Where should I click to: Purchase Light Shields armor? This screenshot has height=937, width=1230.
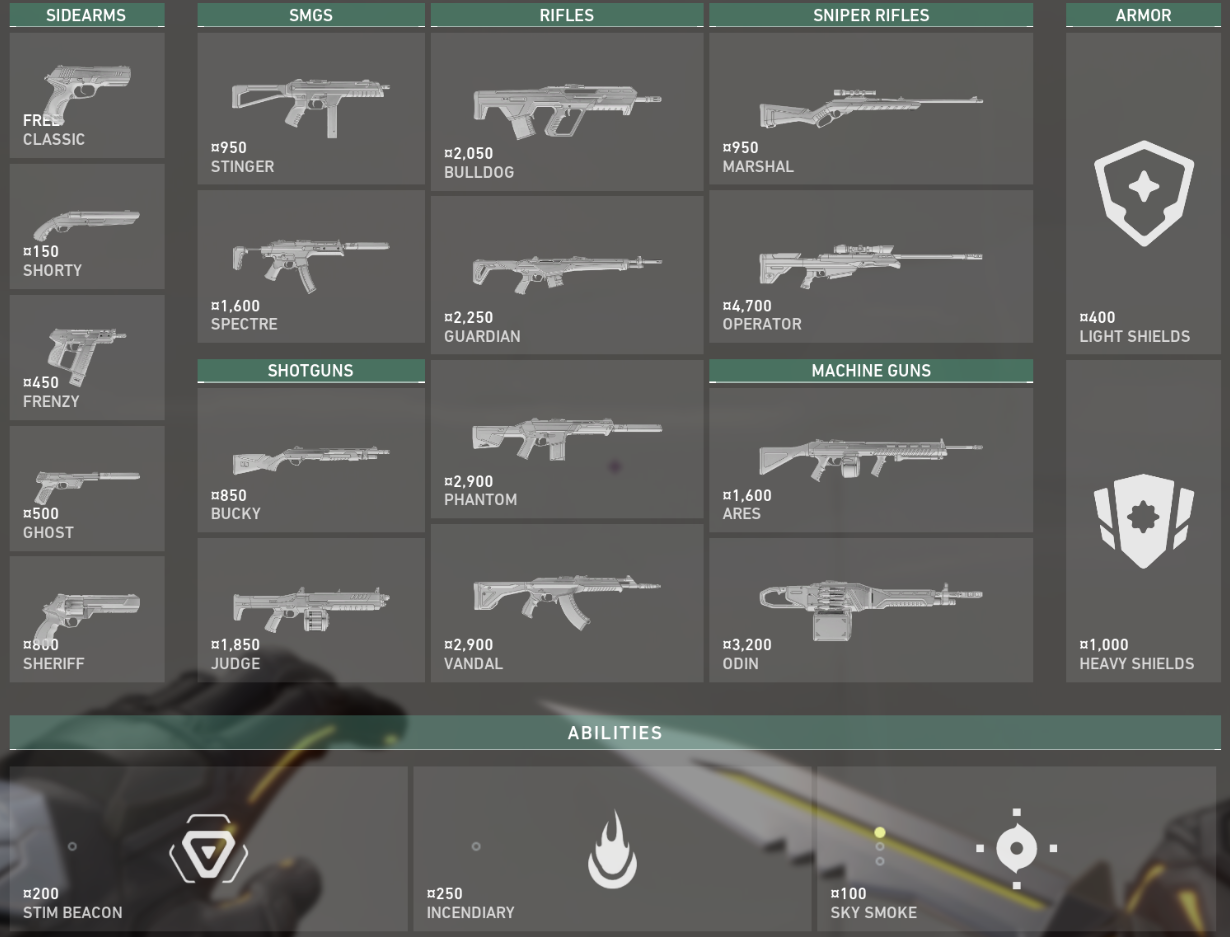click(1143, 193)
